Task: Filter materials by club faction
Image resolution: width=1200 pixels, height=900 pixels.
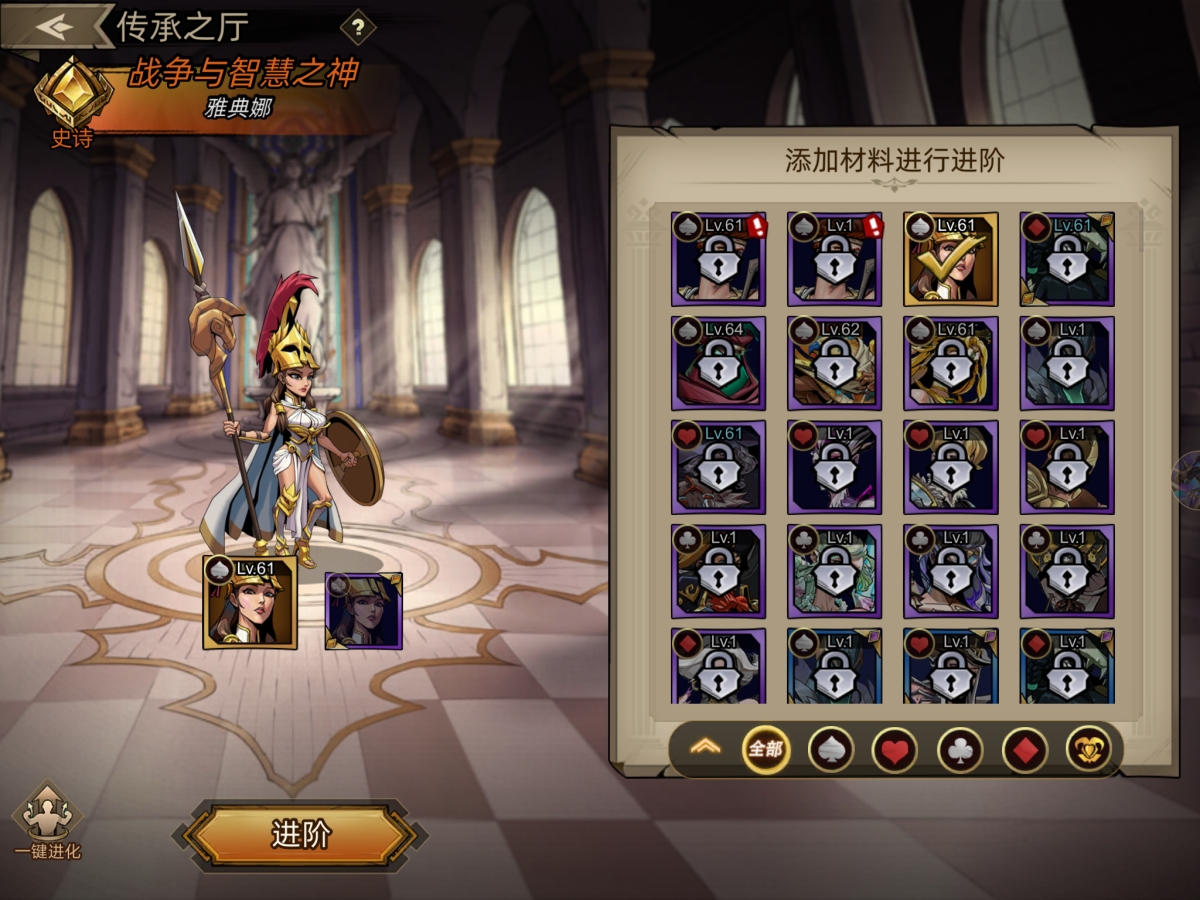Action: 959,749
